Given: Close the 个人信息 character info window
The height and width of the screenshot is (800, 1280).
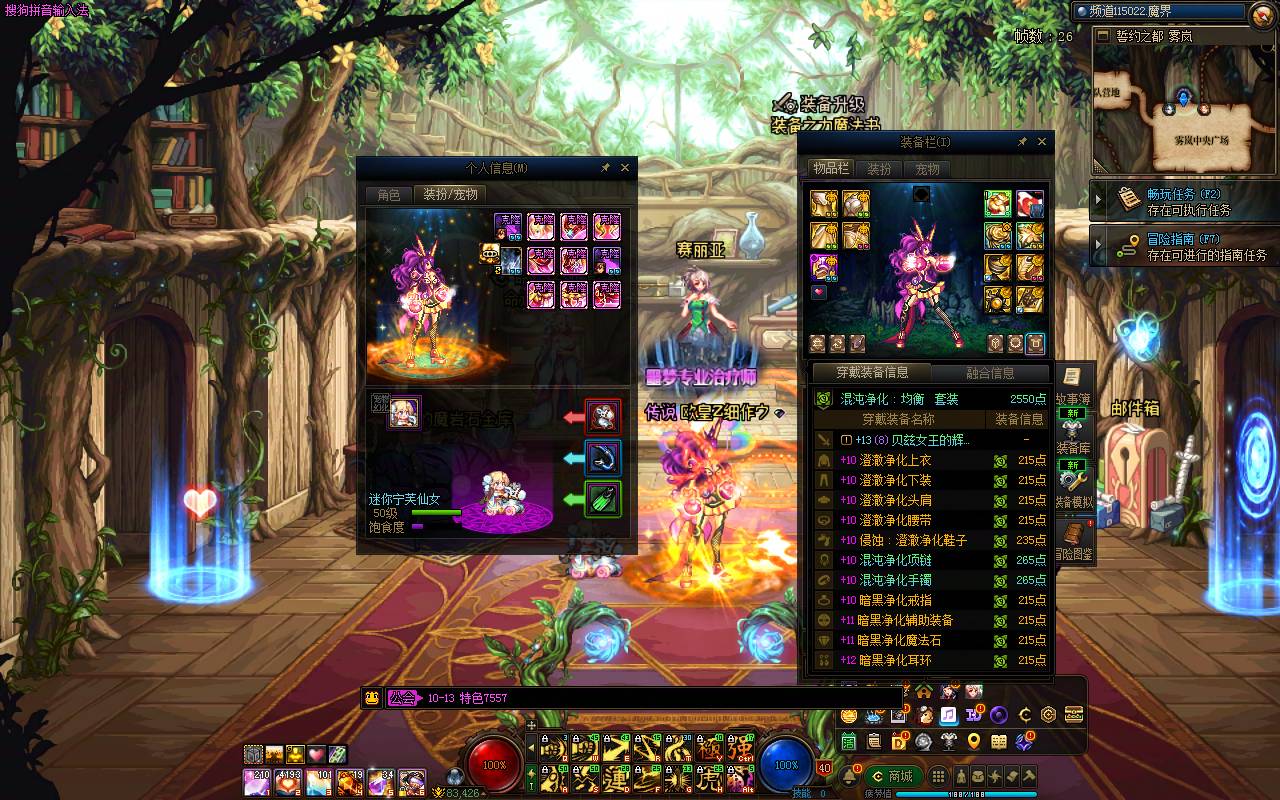Looking at the screenshot, I should tap(626, 168).
